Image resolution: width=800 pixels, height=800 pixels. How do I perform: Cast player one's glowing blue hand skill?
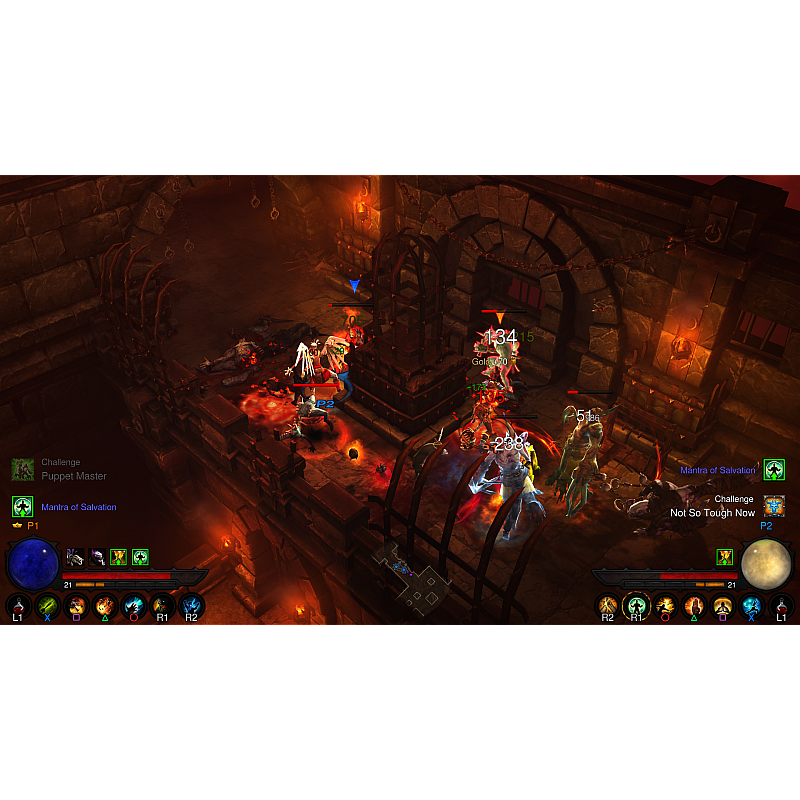tap(134, 606)
